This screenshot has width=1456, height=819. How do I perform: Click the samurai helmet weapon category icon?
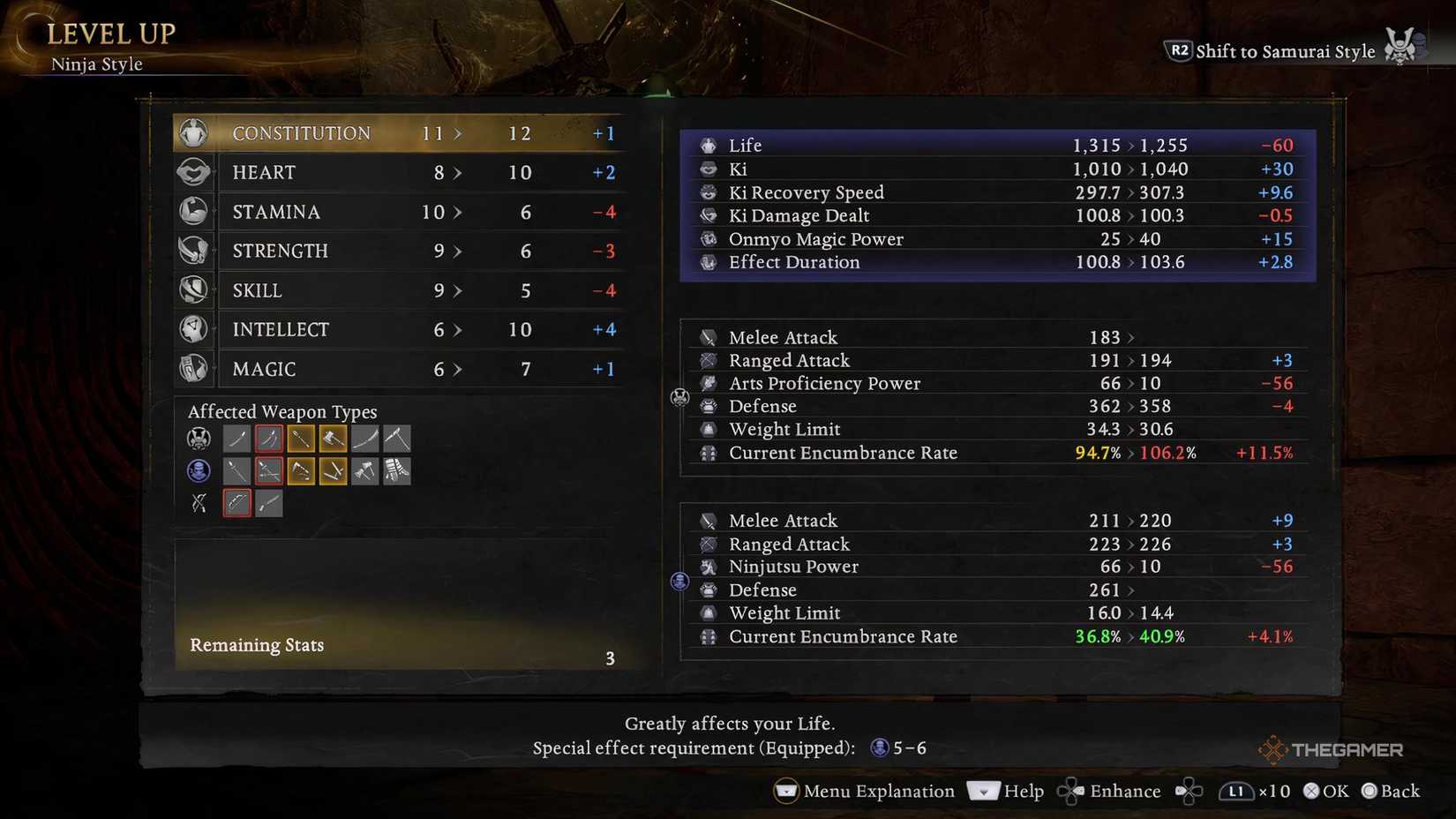point(199,438)
